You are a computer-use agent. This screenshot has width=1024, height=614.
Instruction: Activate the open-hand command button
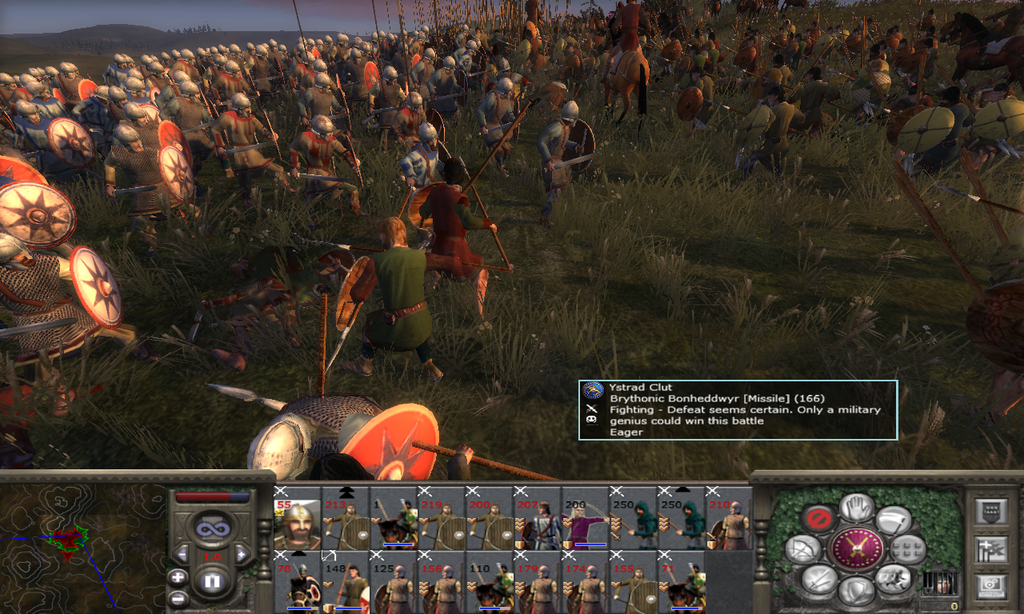click(856, 507)
